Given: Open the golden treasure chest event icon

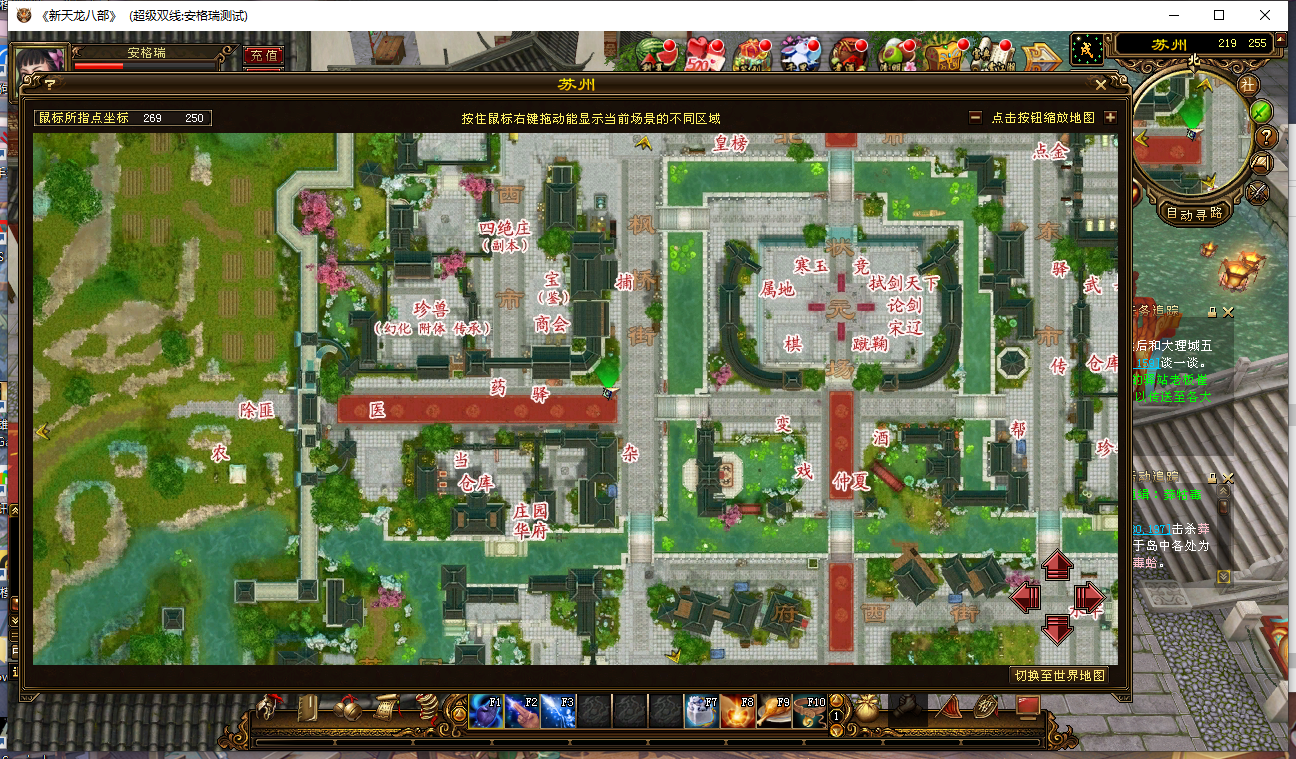Looking at the screenshot, I should (x=941, y=55).
